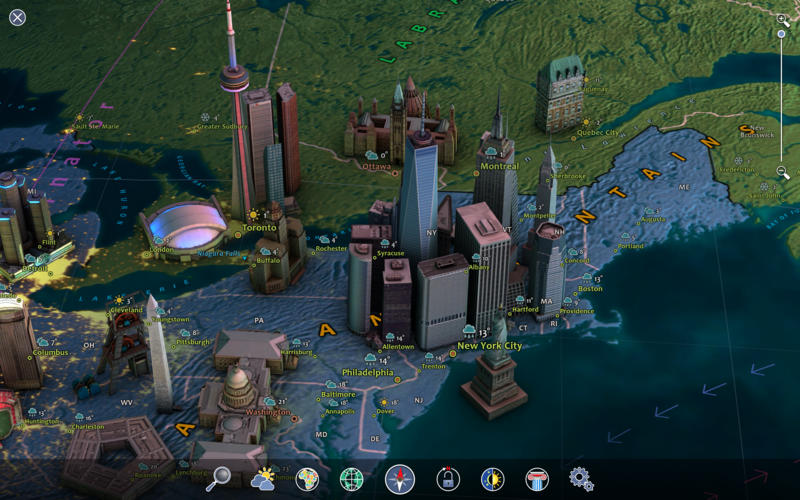Toggle the landmarks column icon

[x=537, y=479]
